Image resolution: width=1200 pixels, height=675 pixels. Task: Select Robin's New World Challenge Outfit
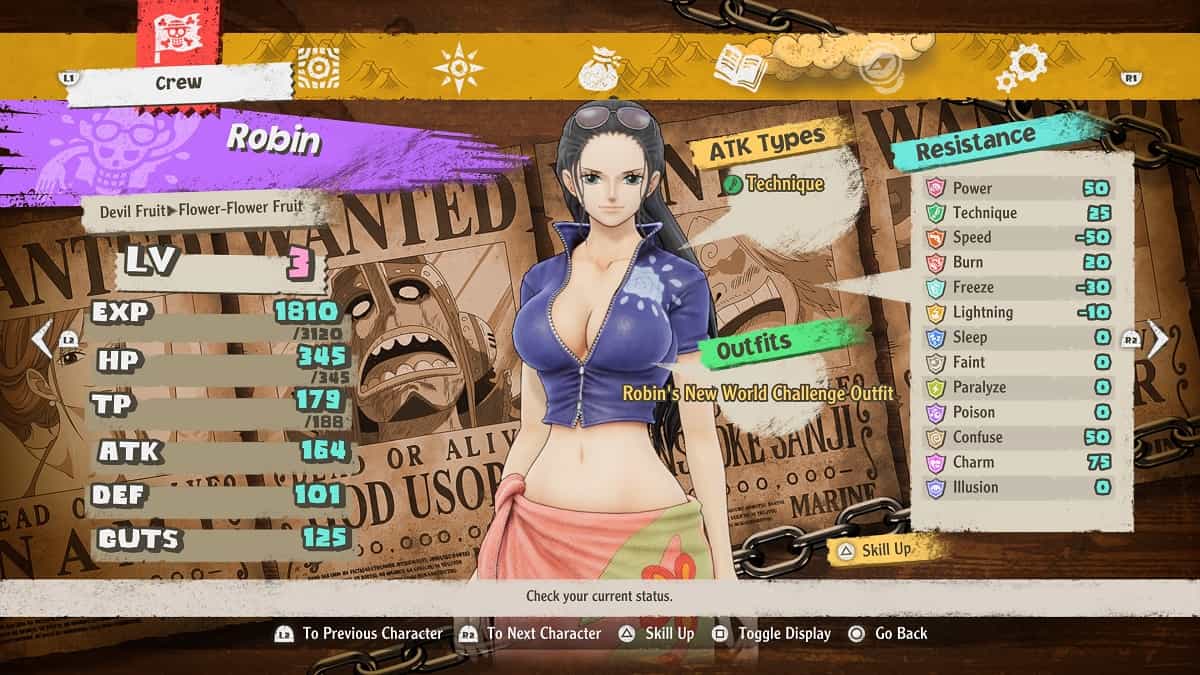(757, 393)
